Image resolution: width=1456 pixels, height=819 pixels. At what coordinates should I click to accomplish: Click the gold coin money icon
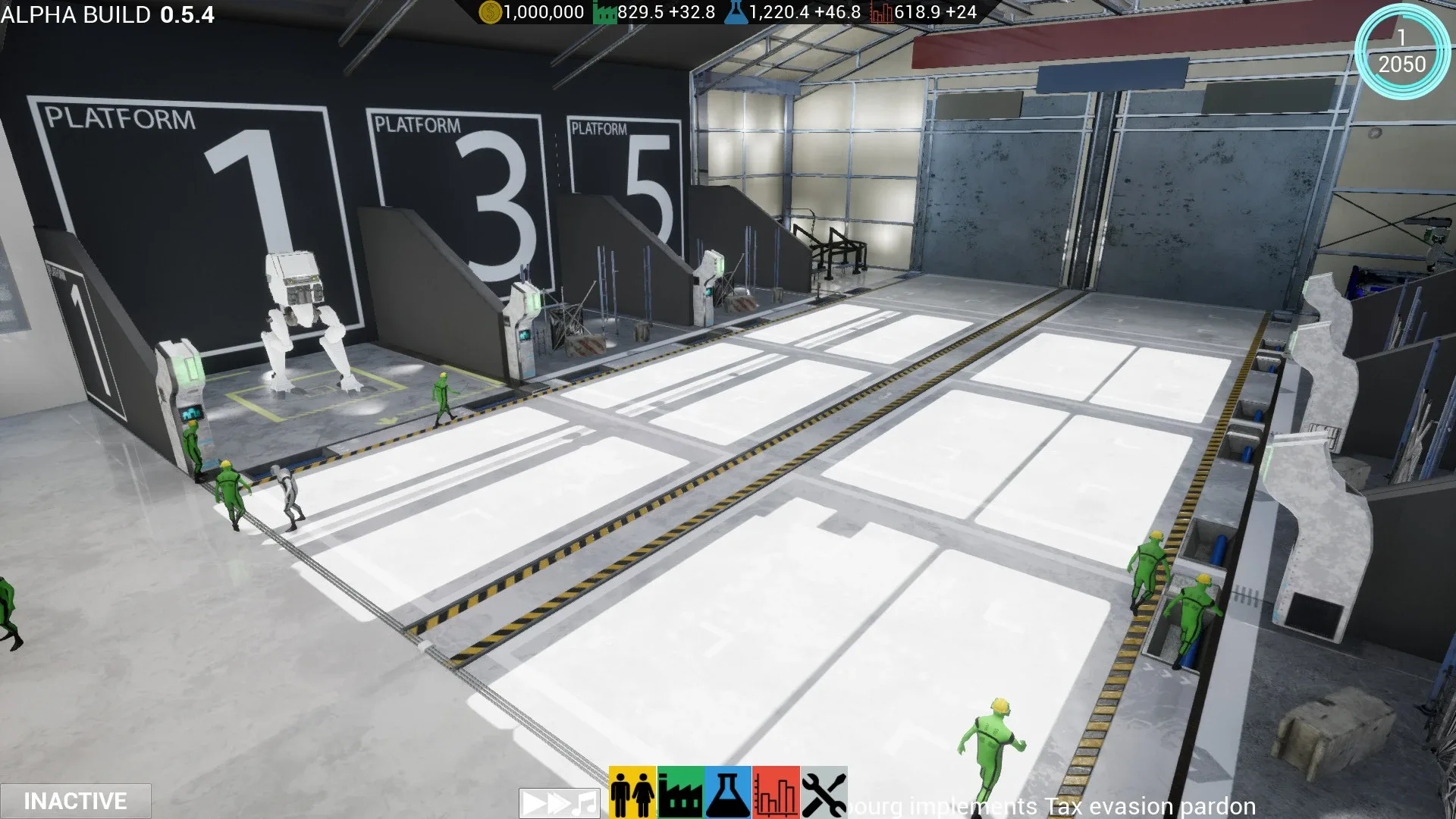coord(490,12)
